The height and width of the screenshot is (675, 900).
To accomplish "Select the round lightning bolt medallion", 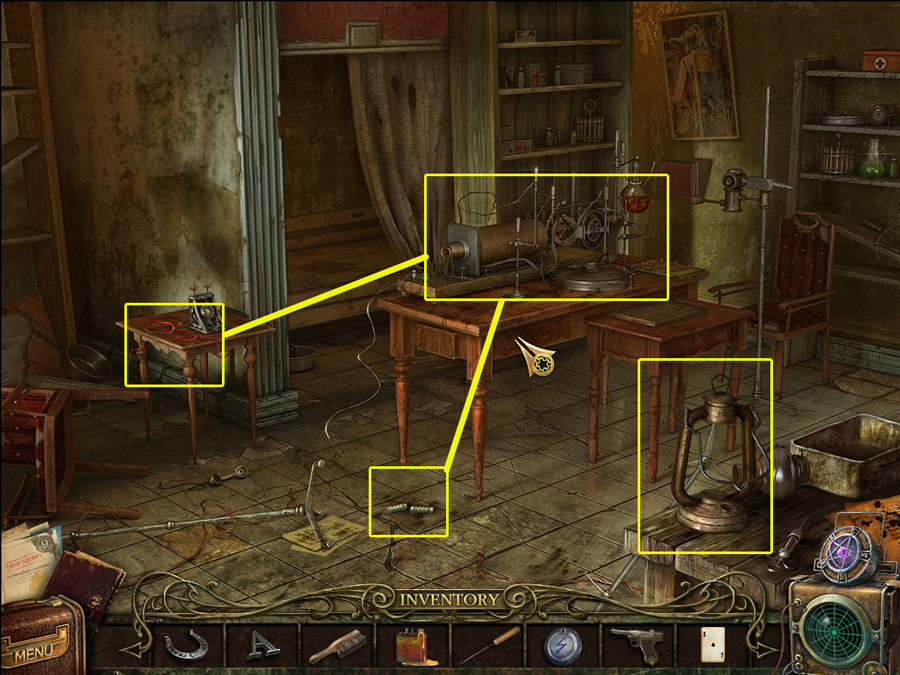I will coord(563,645).
